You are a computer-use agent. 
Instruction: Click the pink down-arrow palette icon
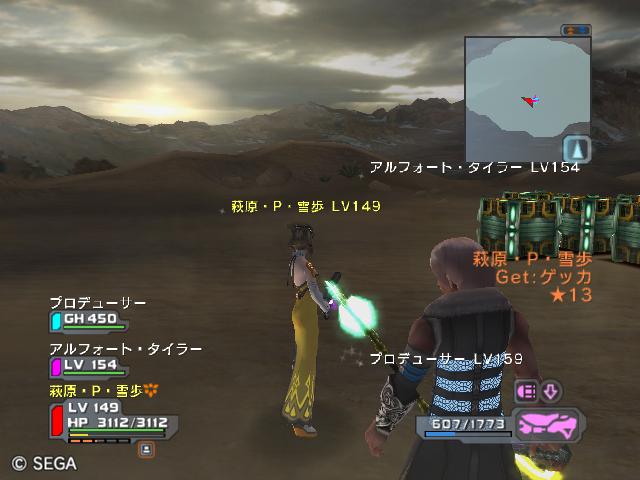point(552,391)
